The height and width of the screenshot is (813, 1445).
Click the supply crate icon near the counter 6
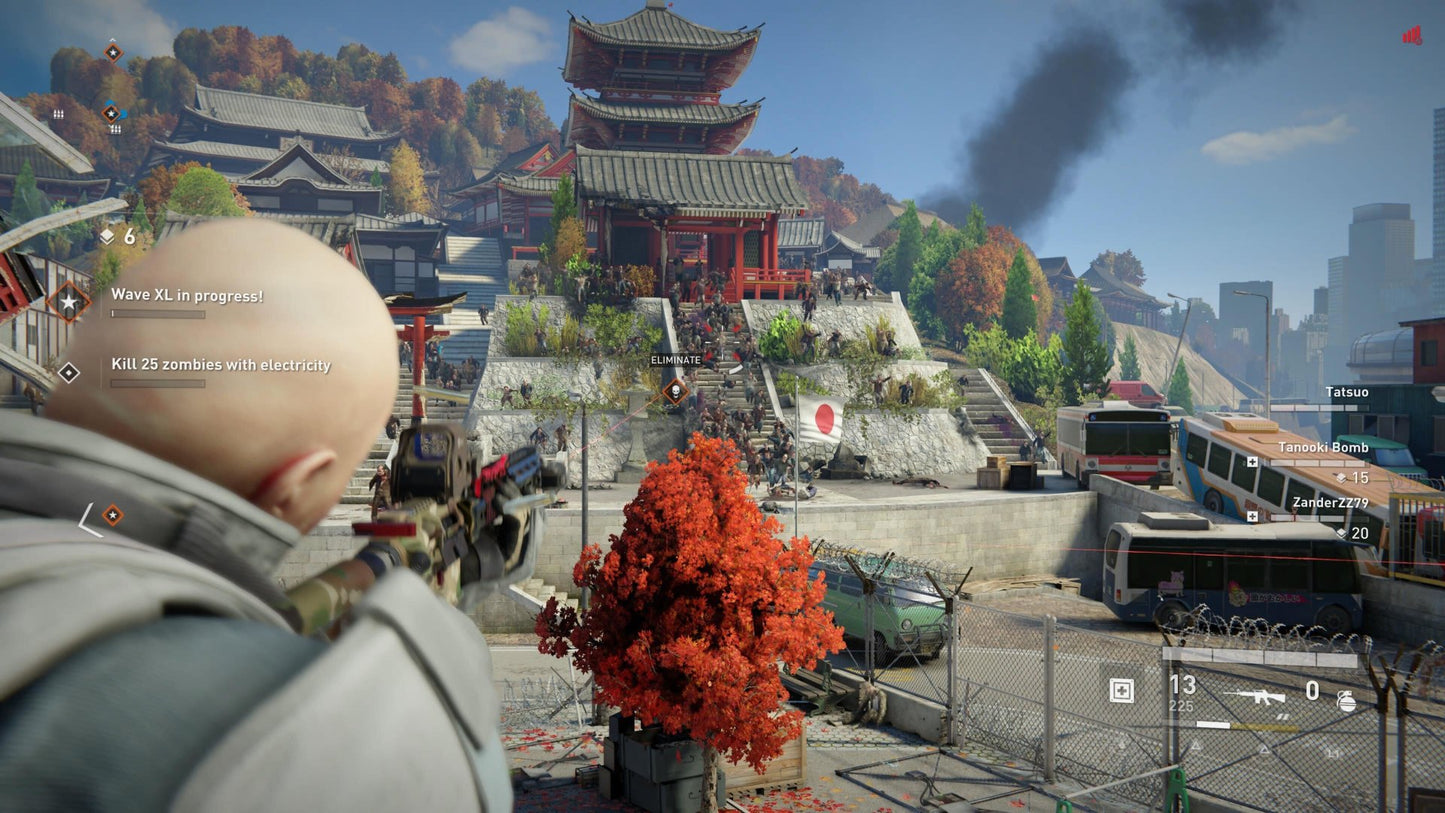coord(108,237)
